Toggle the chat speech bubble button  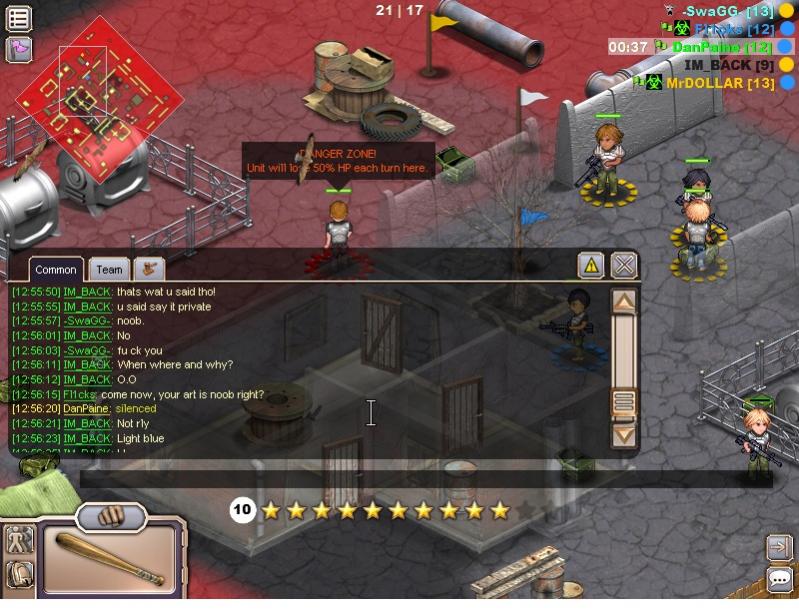[x=779, y=579]
